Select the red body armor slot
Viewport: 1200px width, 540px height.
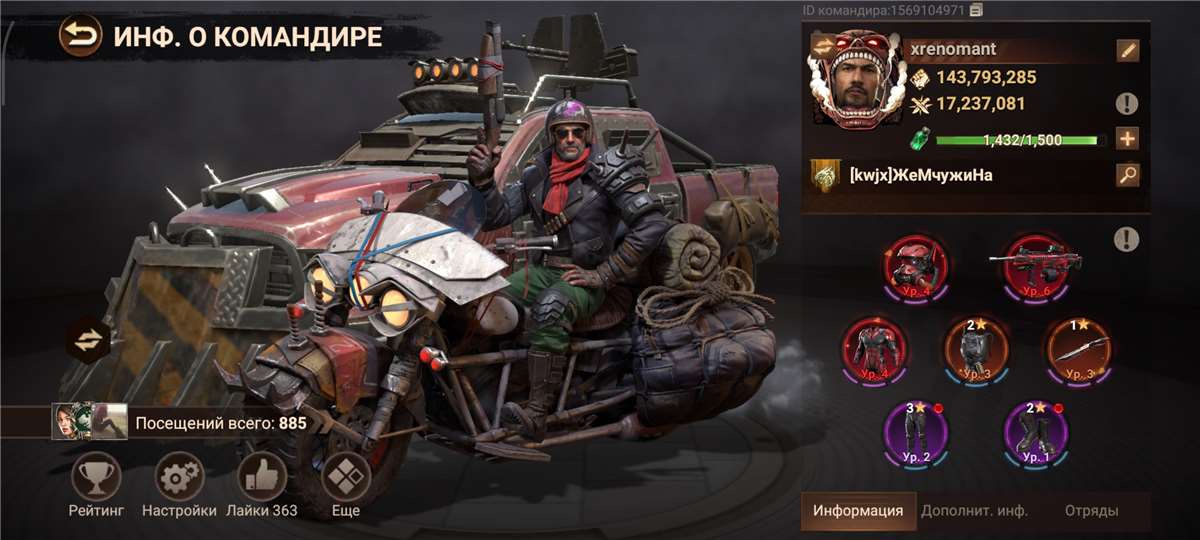coord(873,349)
